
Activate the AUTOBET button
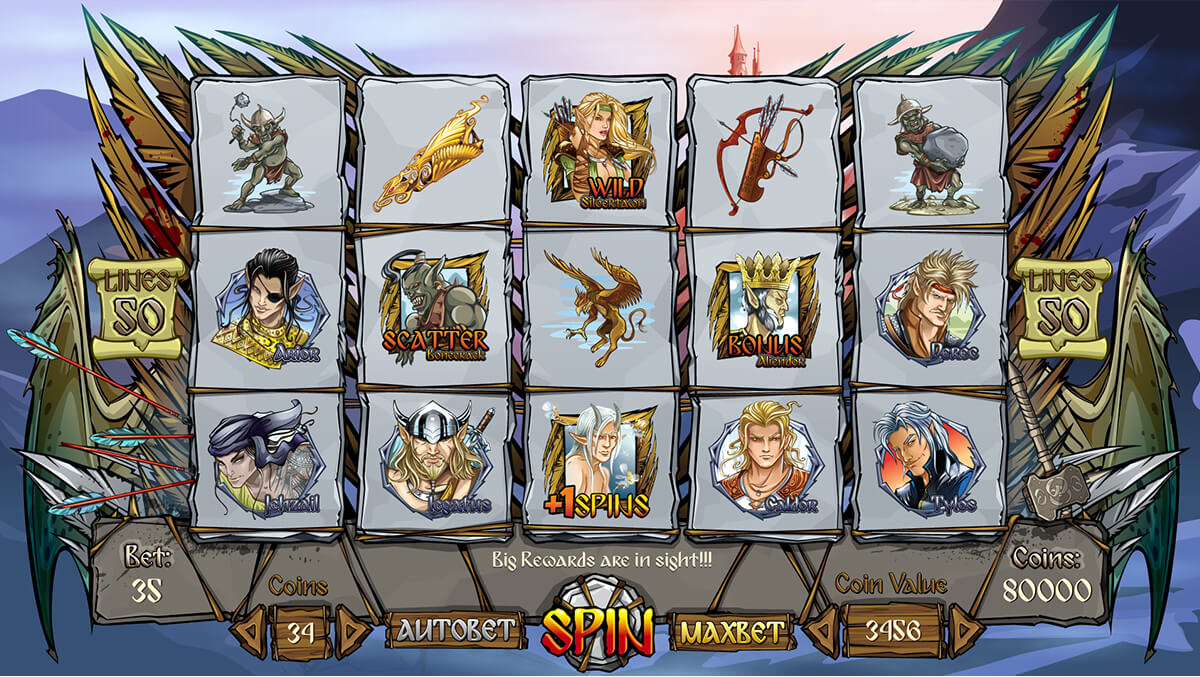[x=458, y=629]
